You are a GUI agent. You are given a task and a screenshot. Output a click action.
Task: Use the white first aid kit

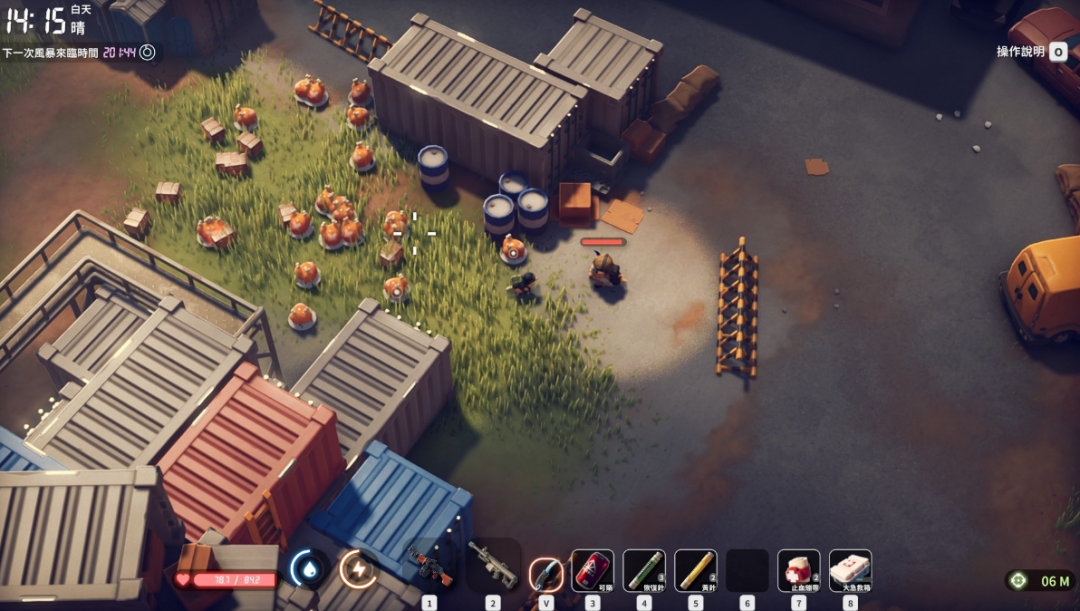(850, 570)
